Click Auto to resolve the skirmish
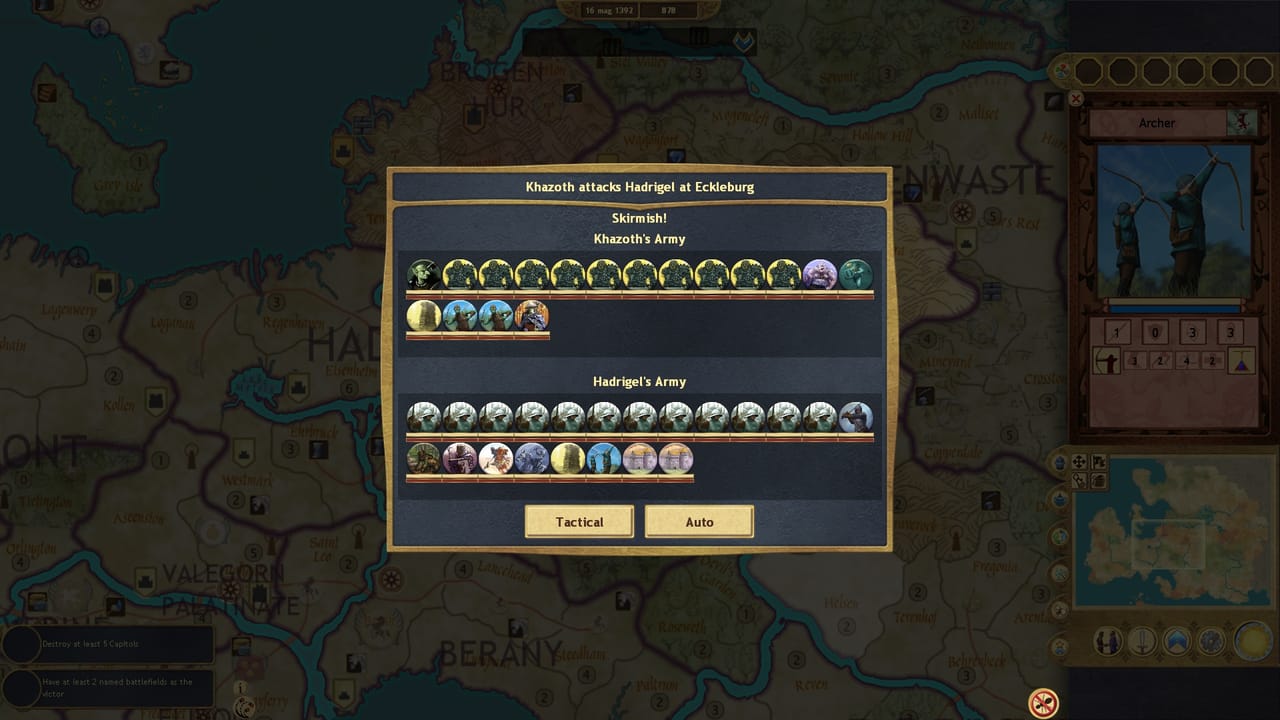This screenshot has height=720, width=1280. (x=699, y=521)
